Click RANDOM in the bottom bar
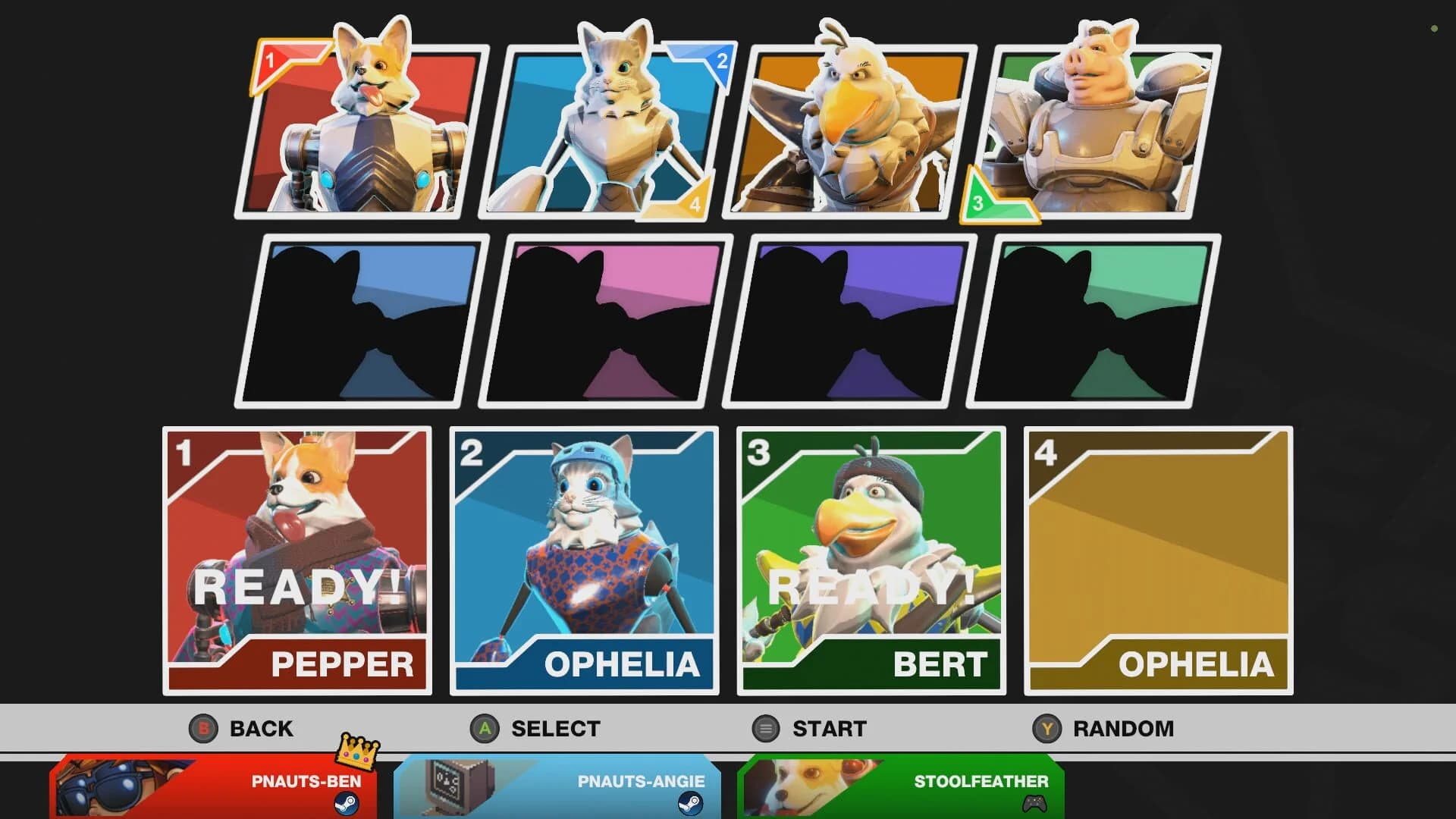The width and height of the screenshot is (1456, 819). coord(1122,729)
